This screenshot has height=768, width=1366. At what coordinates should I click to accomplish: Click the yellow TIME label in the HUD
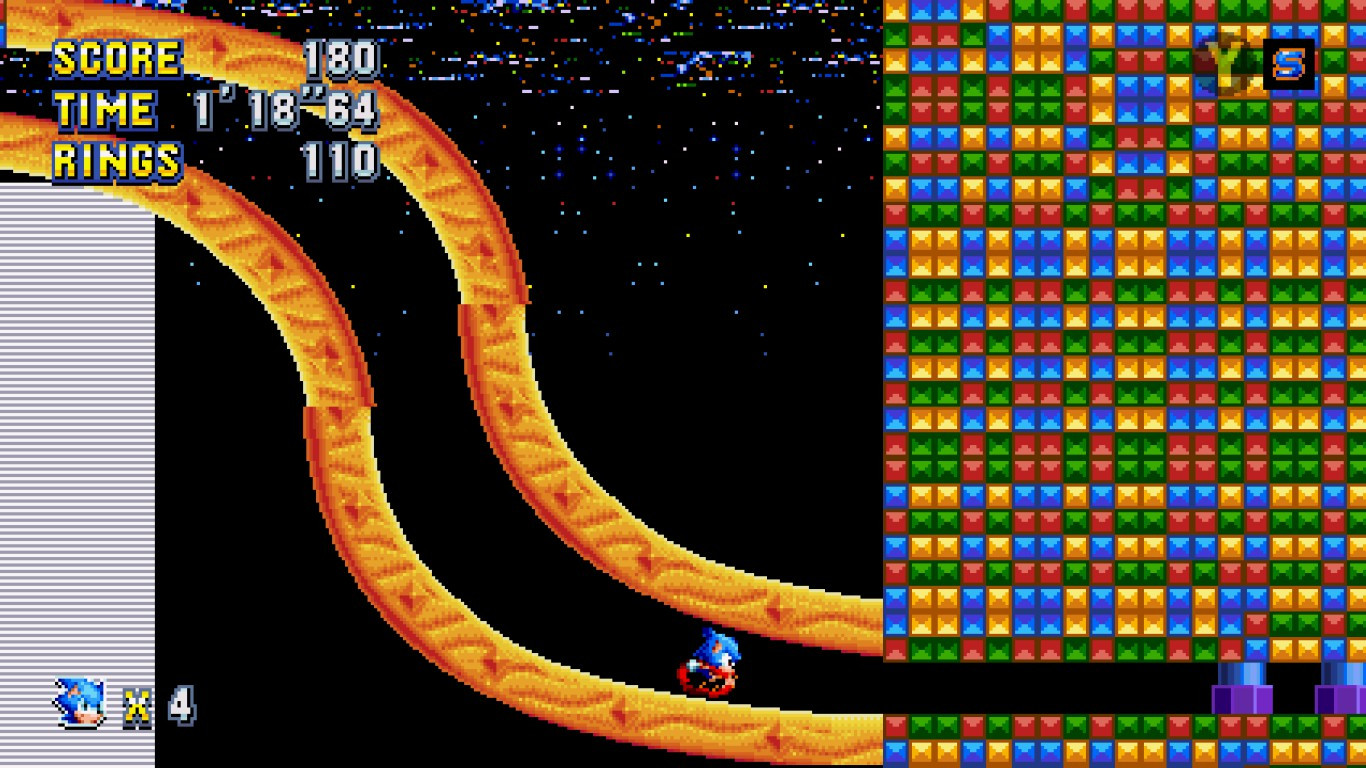click(x=104, y=108)
